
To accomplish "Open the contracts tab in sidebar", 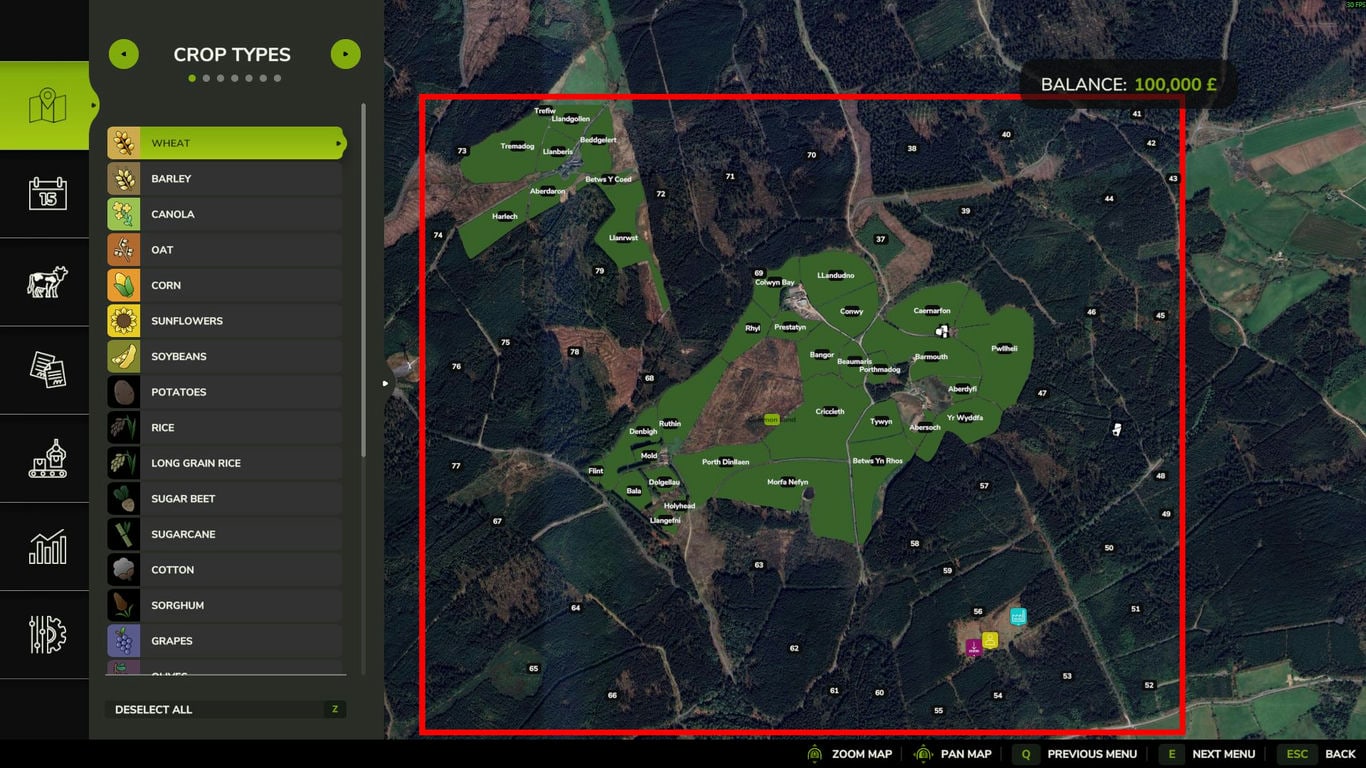I will 46,370.
